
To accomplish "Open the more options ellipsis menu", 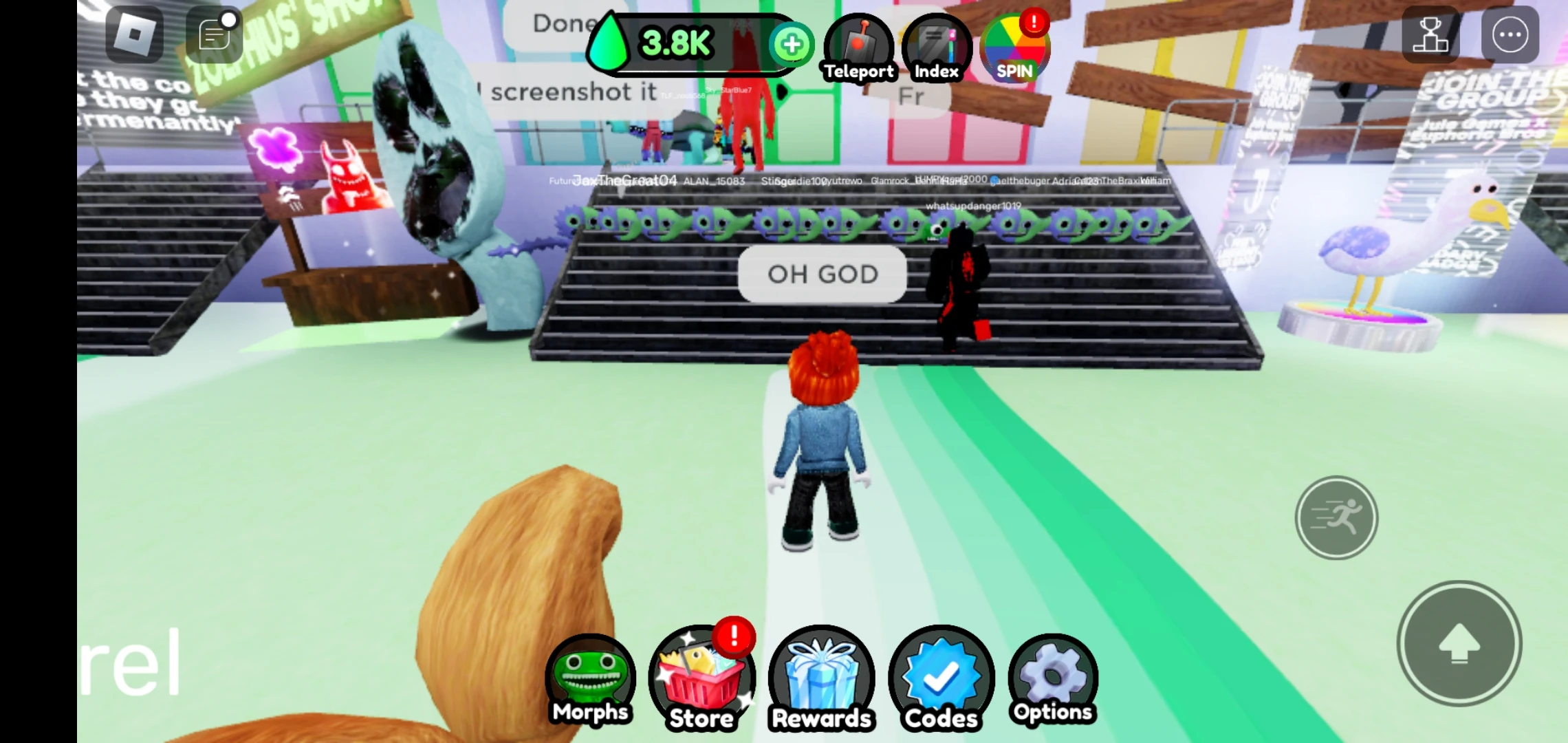I will click(1510, 33).
